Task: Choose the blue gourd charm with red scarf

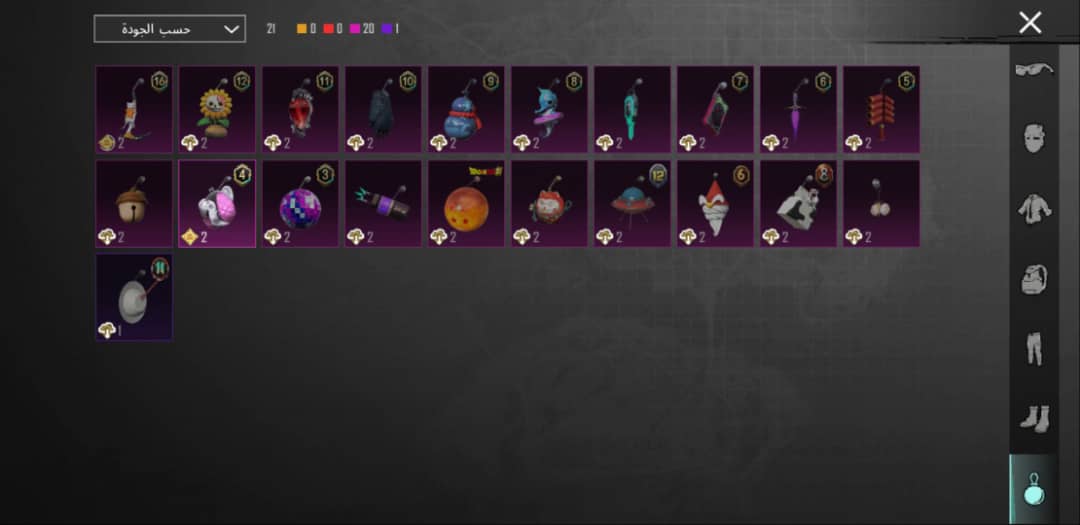Action: (x=466, y=110)
